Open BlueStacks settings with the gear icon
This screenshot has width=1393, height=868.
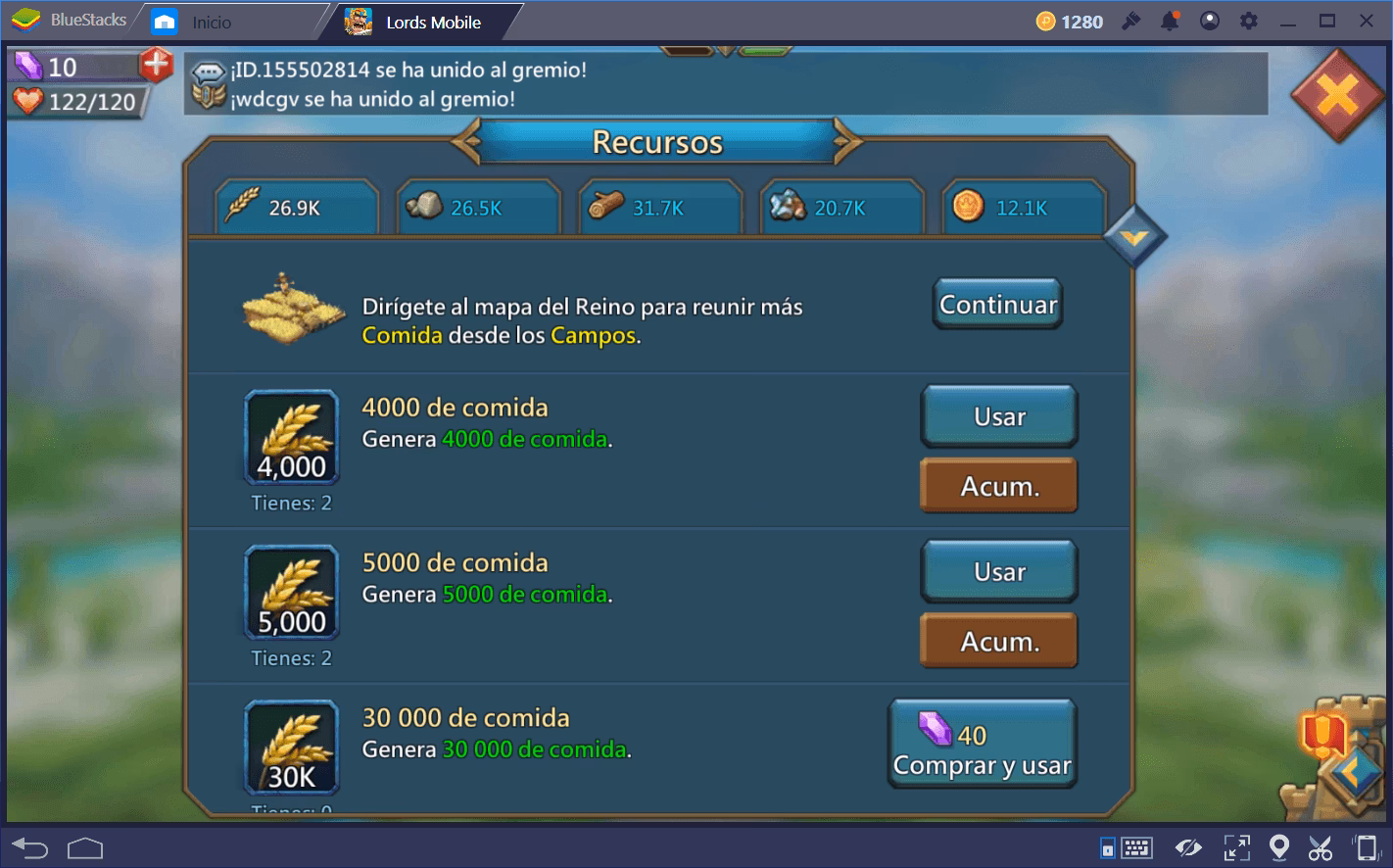[x=1248, y=21]
